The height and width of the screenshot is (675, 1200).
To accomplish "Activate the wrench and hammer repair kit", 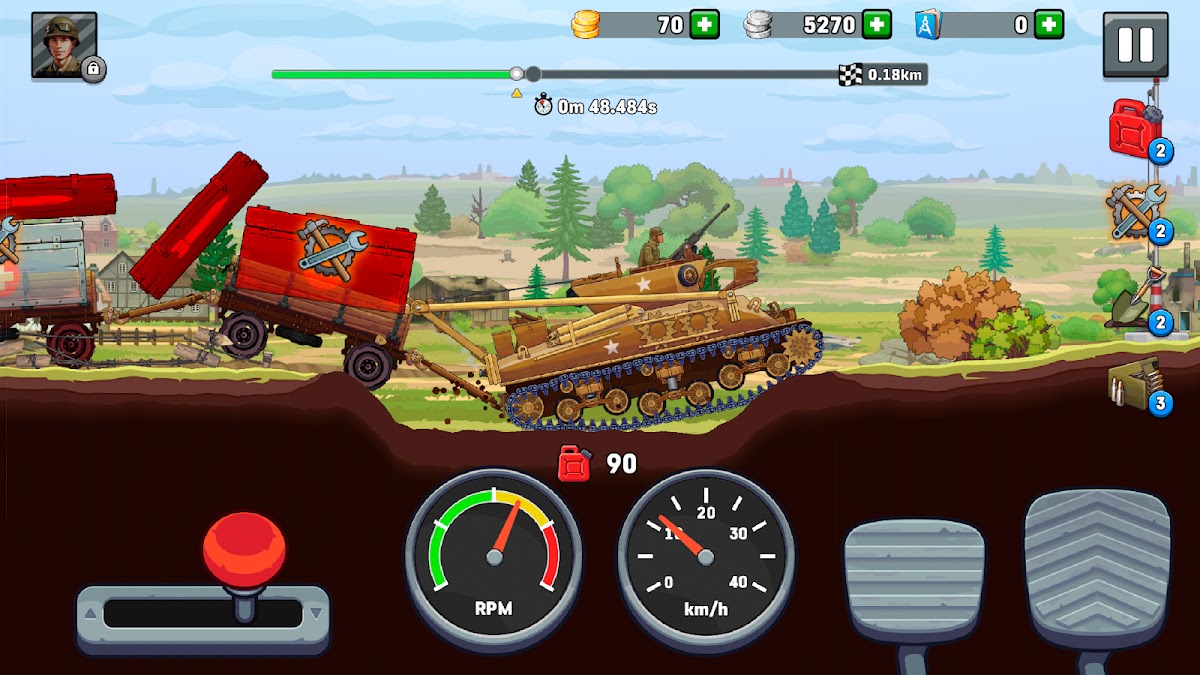I will [1135, 211].
